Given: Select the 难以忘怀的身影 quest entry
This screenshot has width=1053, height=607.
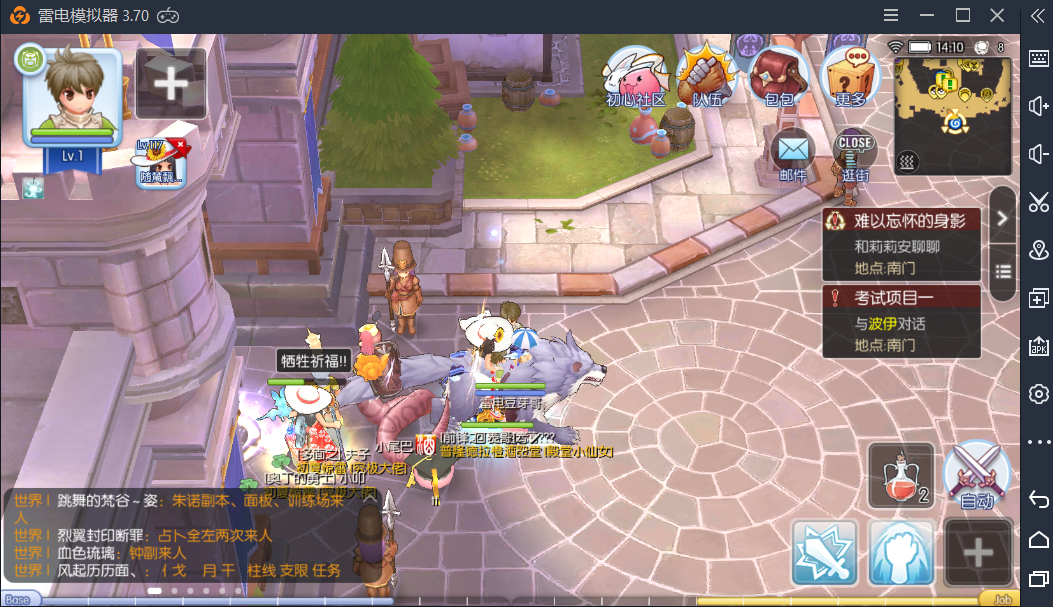Looking at the screenshot, I should [x=901, y=244].
